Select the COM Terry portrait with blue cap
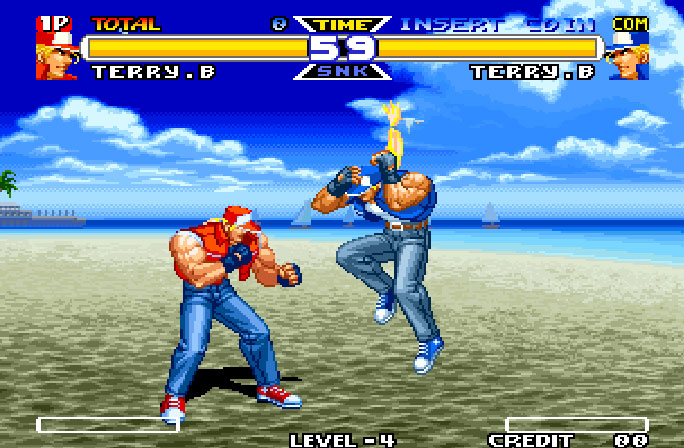The image size is (684, 448). [629, 55]
